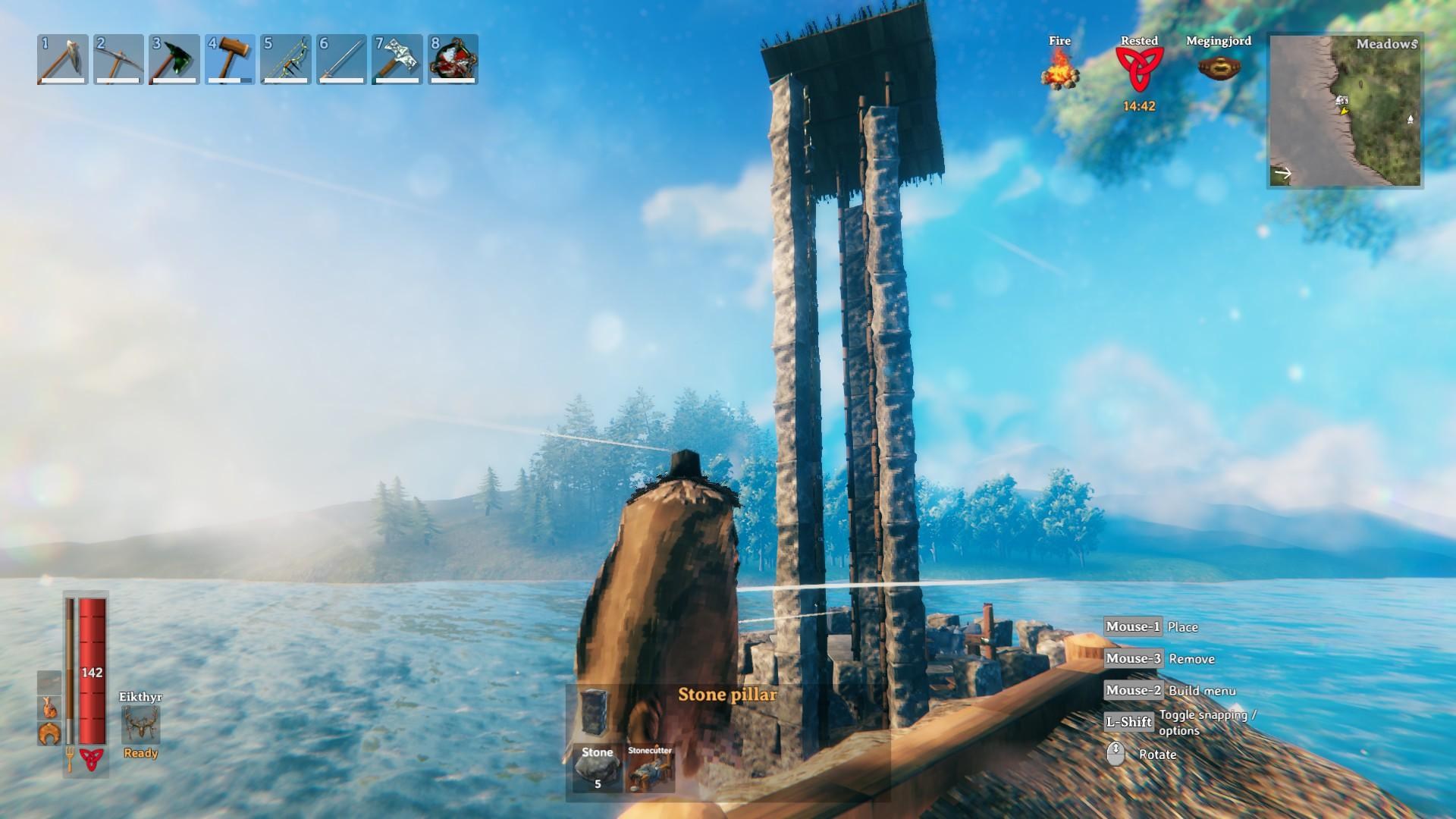Click the cooked meat food icon

(x=49, y=707)
